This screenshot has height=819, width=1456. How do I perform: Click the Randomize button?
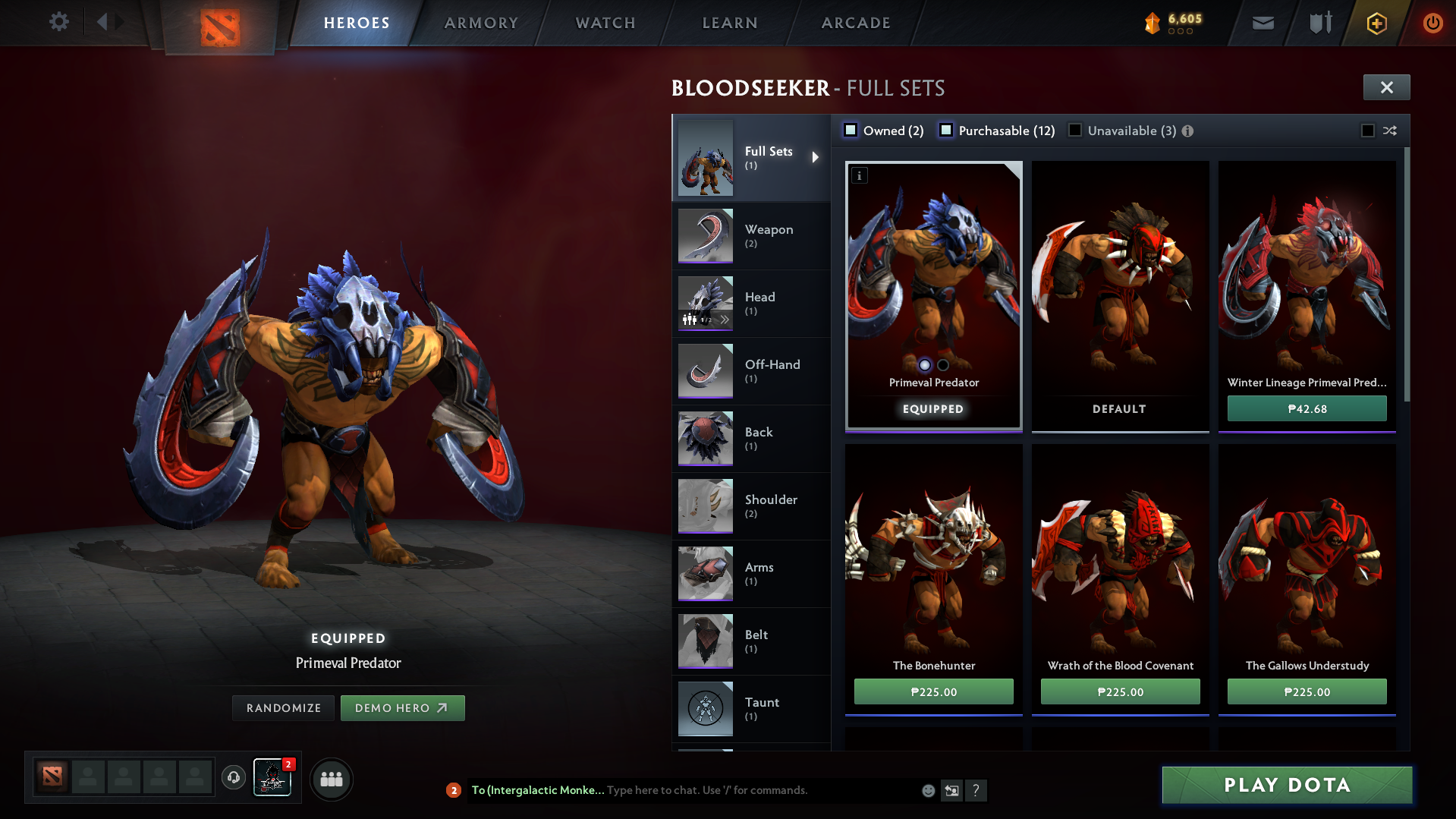(284, 707)
